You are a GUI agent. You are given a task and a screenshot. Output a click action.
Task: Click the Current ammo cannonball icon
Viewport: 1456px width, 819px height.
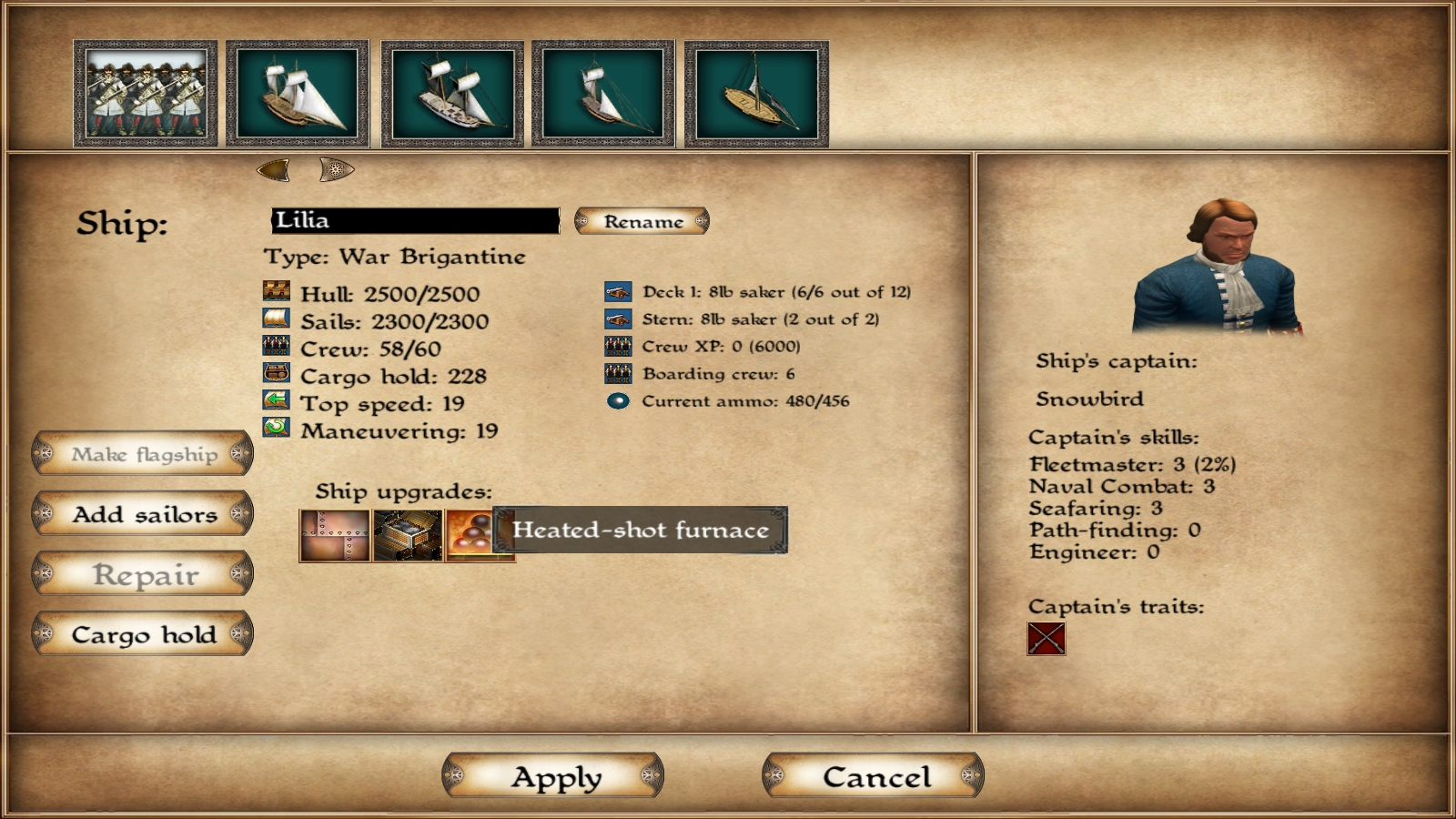point(620,399)
